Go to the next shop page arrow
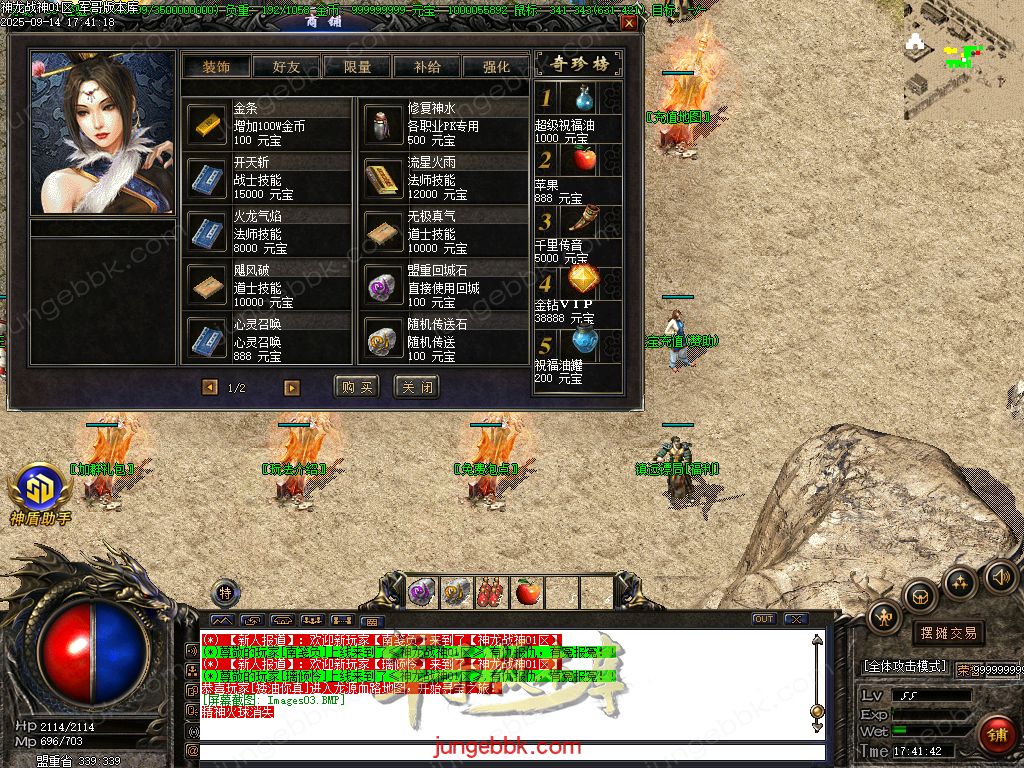The height and width of the screenshot is (768, 1024). click(291, 388)
